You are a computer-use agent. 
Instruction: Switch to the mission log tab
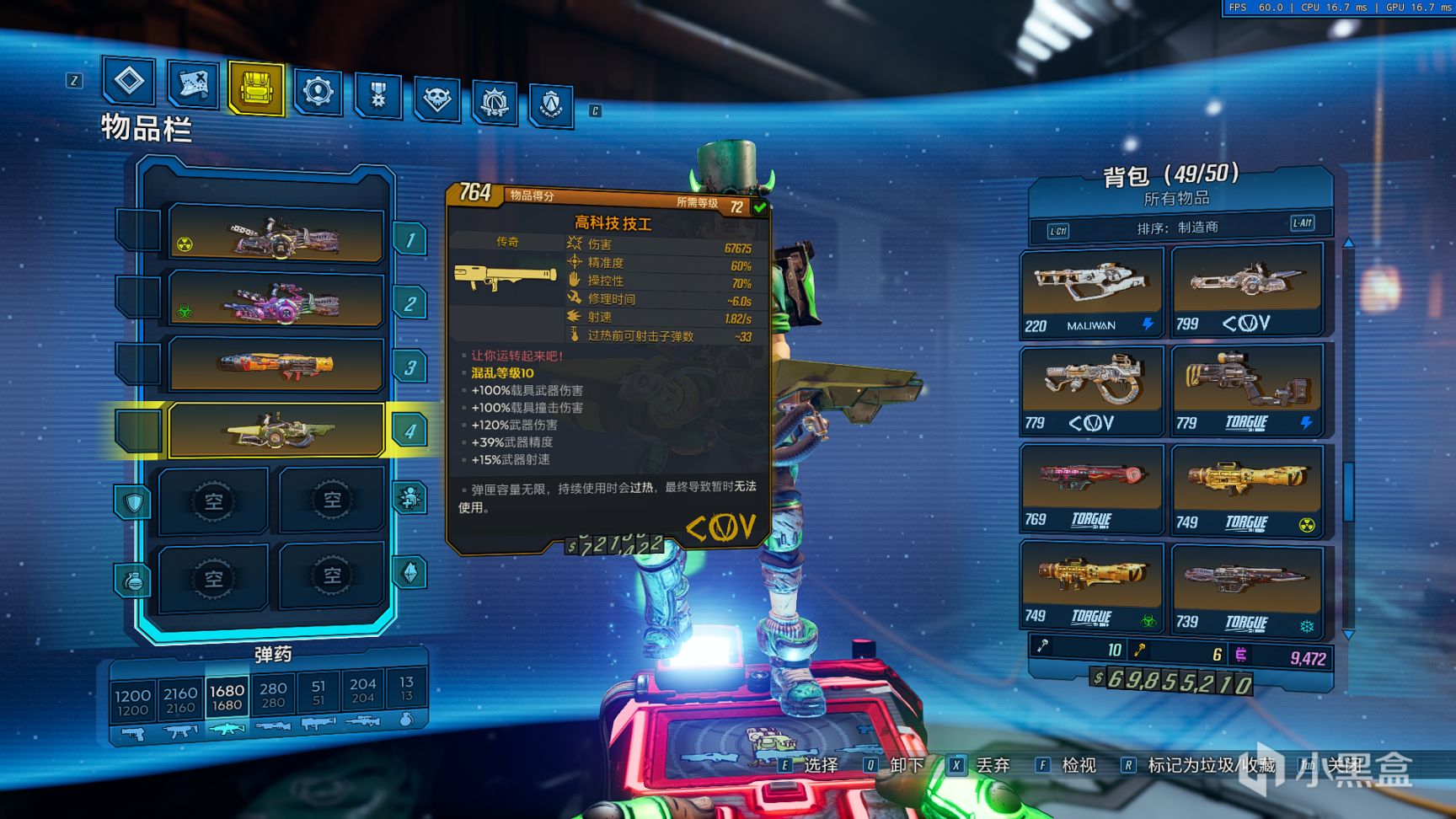click(x=192, y=84)
